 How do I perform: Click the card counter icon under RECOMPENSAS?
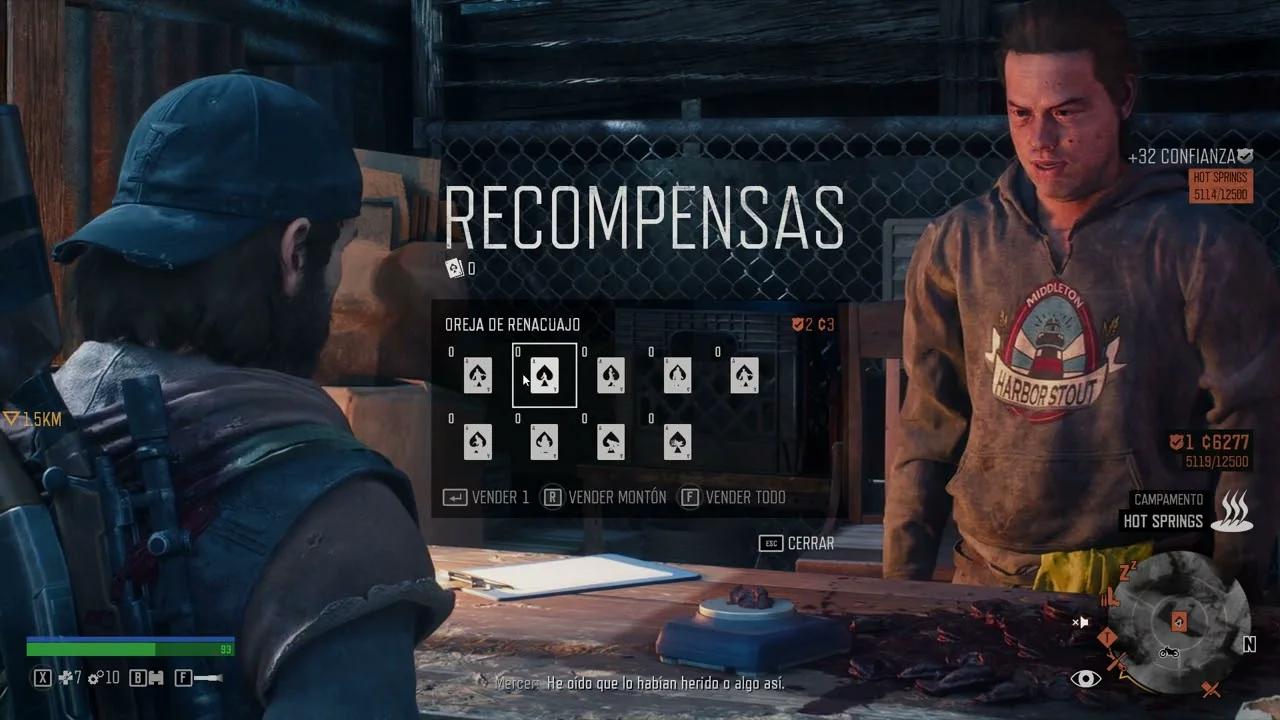(453, 268)
